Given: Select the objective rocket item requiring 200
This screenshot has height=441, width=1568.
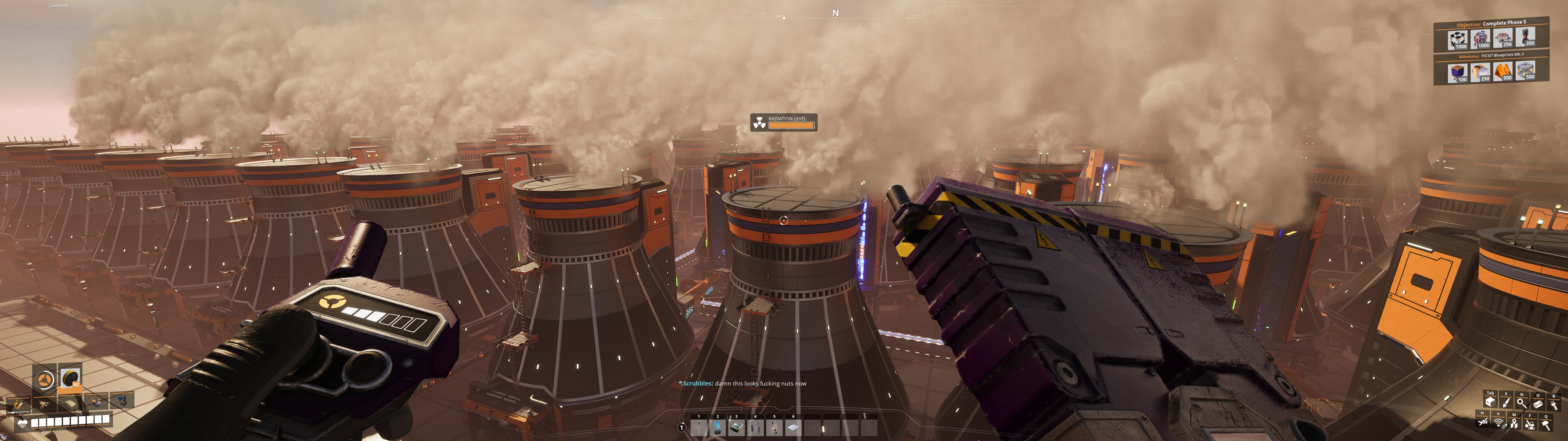Looking at the screenshot, I should (x=1525, y=37).
